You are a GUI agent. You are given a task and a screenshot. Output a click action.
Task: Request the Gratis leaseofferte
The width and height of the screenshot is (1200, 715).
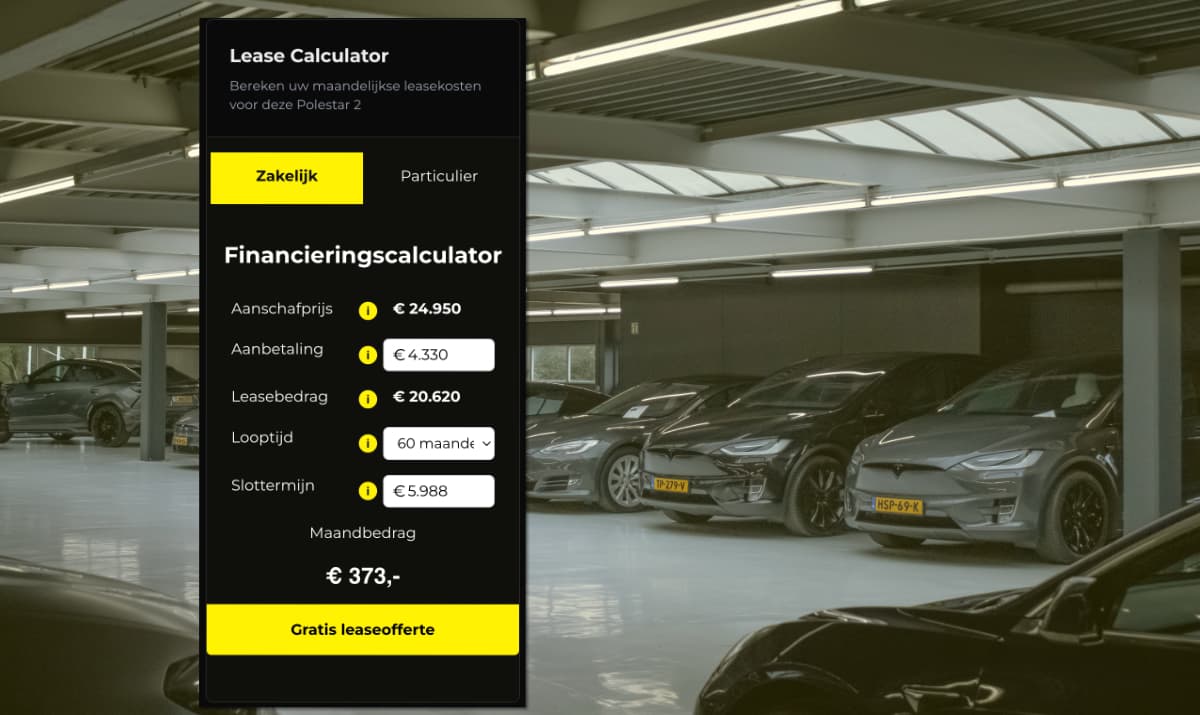pos(362,630)
